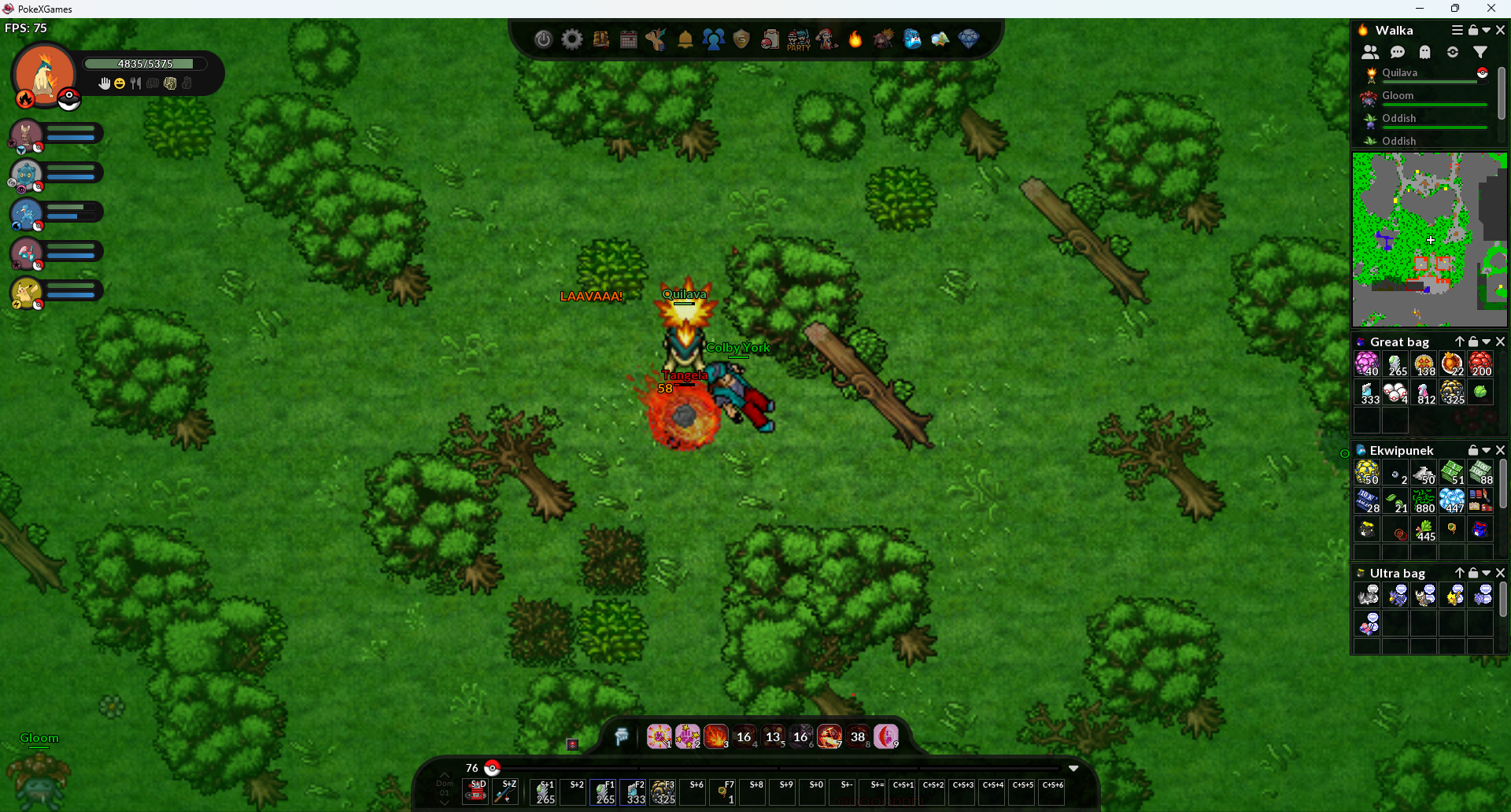Open the blue diamond shop icon
The image size is (1511, 812).
pyautogui.click(x=969, y=39)
